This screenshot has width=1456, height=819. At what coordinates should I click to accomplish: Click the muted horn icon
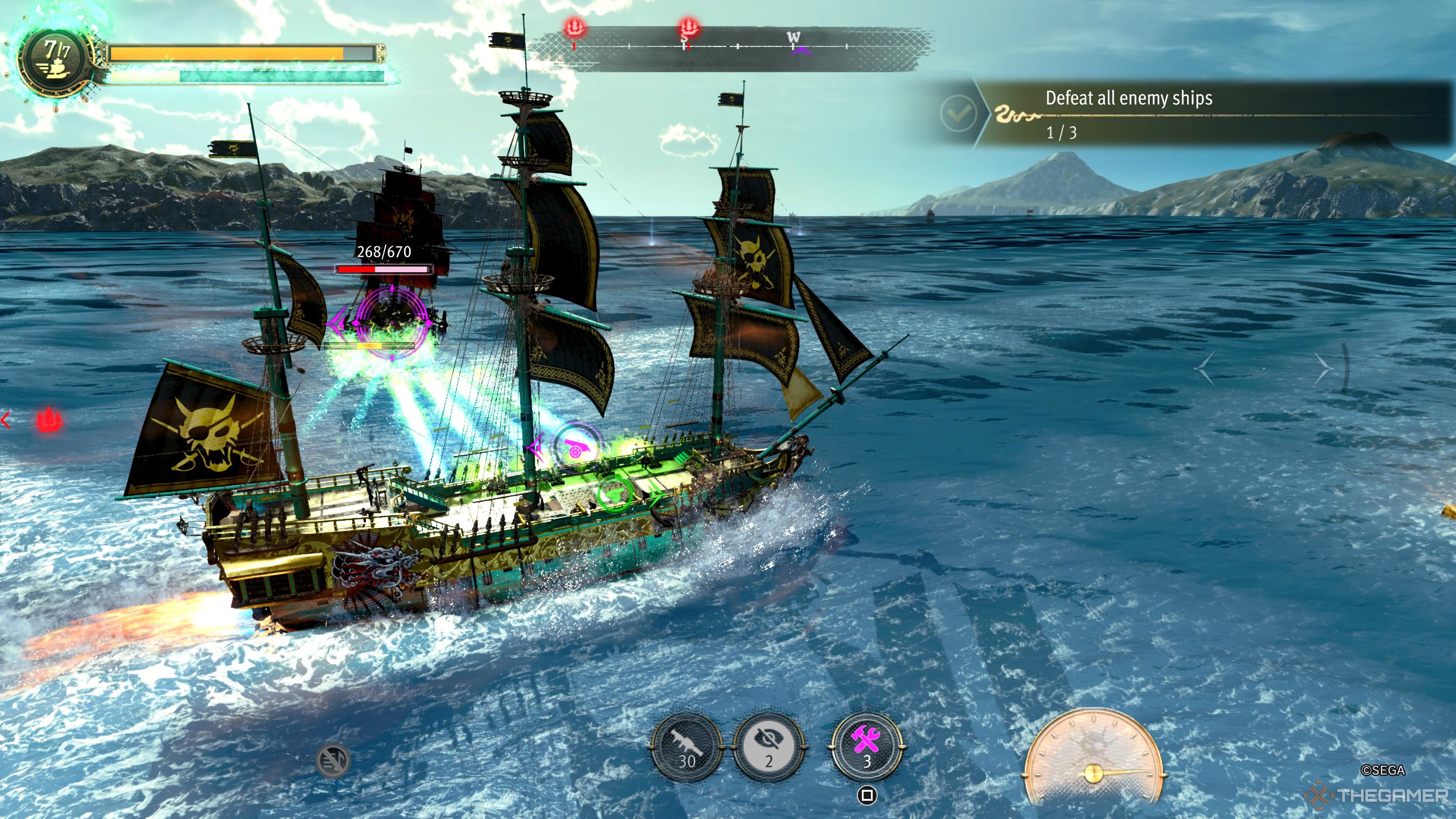333,760
